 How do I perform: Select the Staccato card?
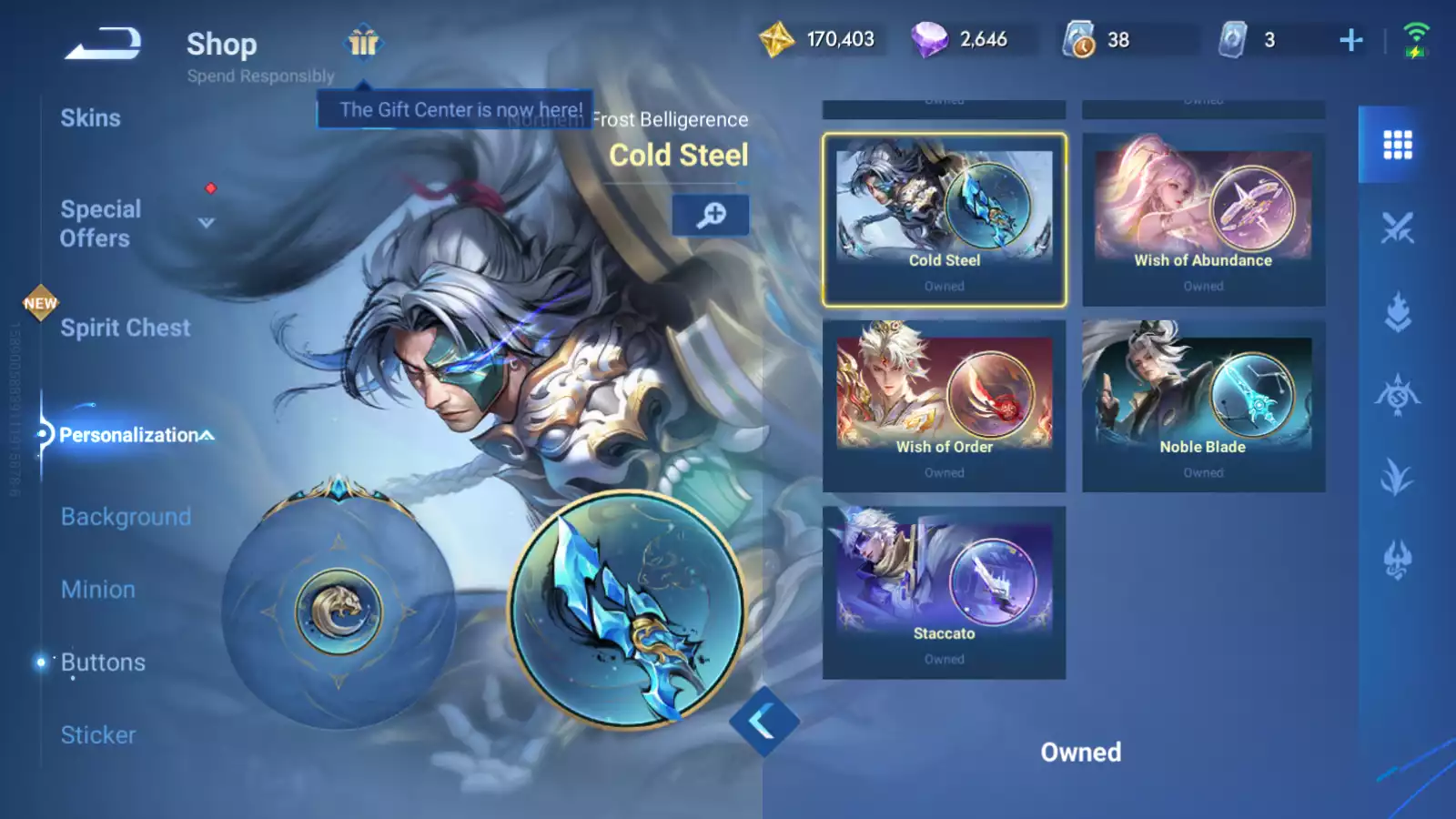tap(944, 592)
